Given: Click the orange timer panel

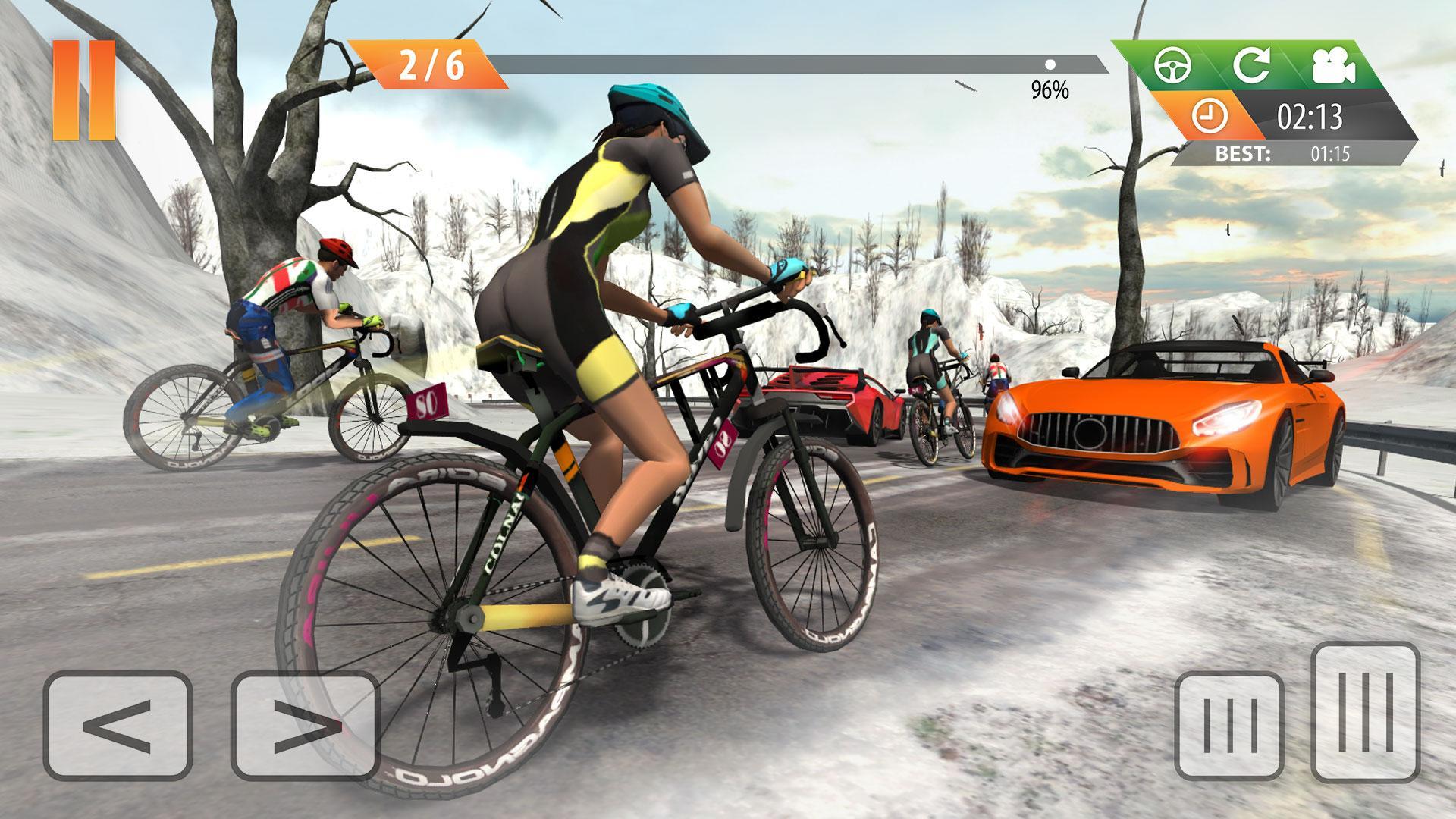Looking at the screenshot, I should (1213, 114).
